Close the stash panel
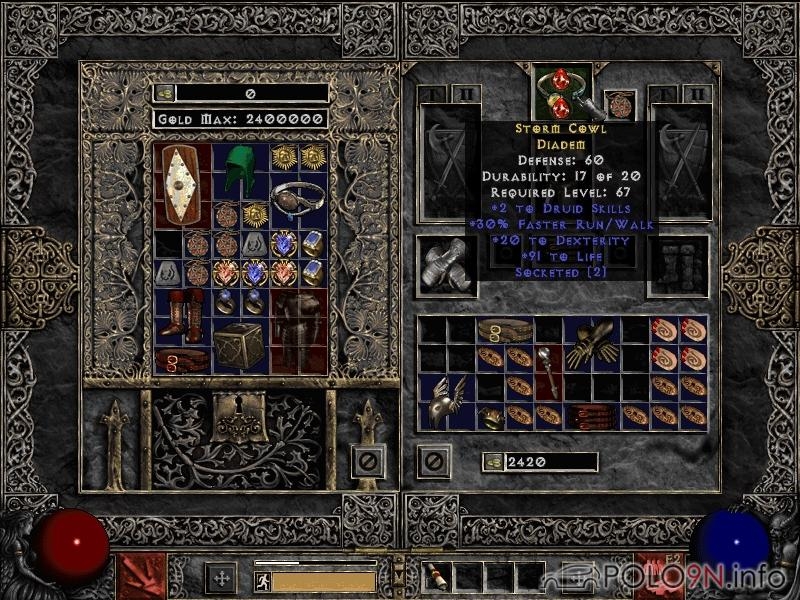The height and width of the screenshot is (600, 800). click(368, 462)
